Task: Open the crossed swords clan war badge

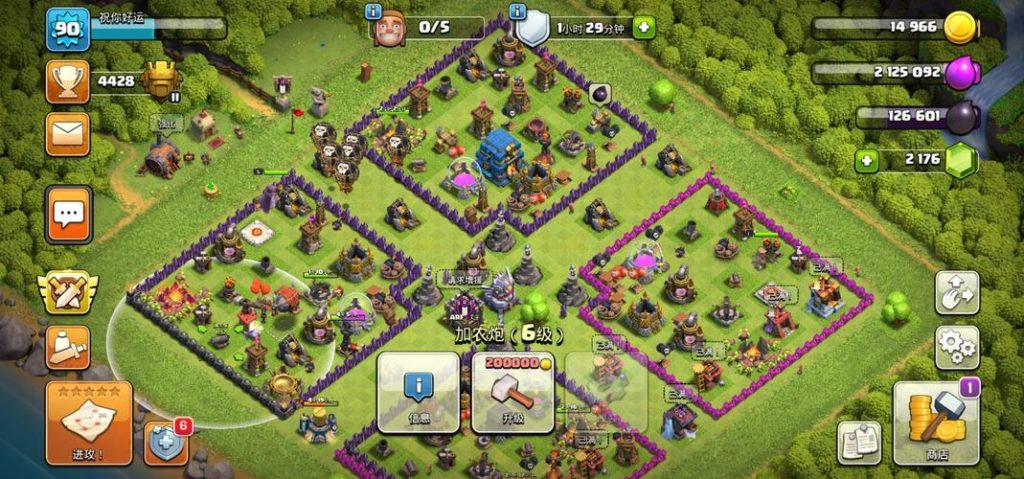Action: [x=67, y=292]
